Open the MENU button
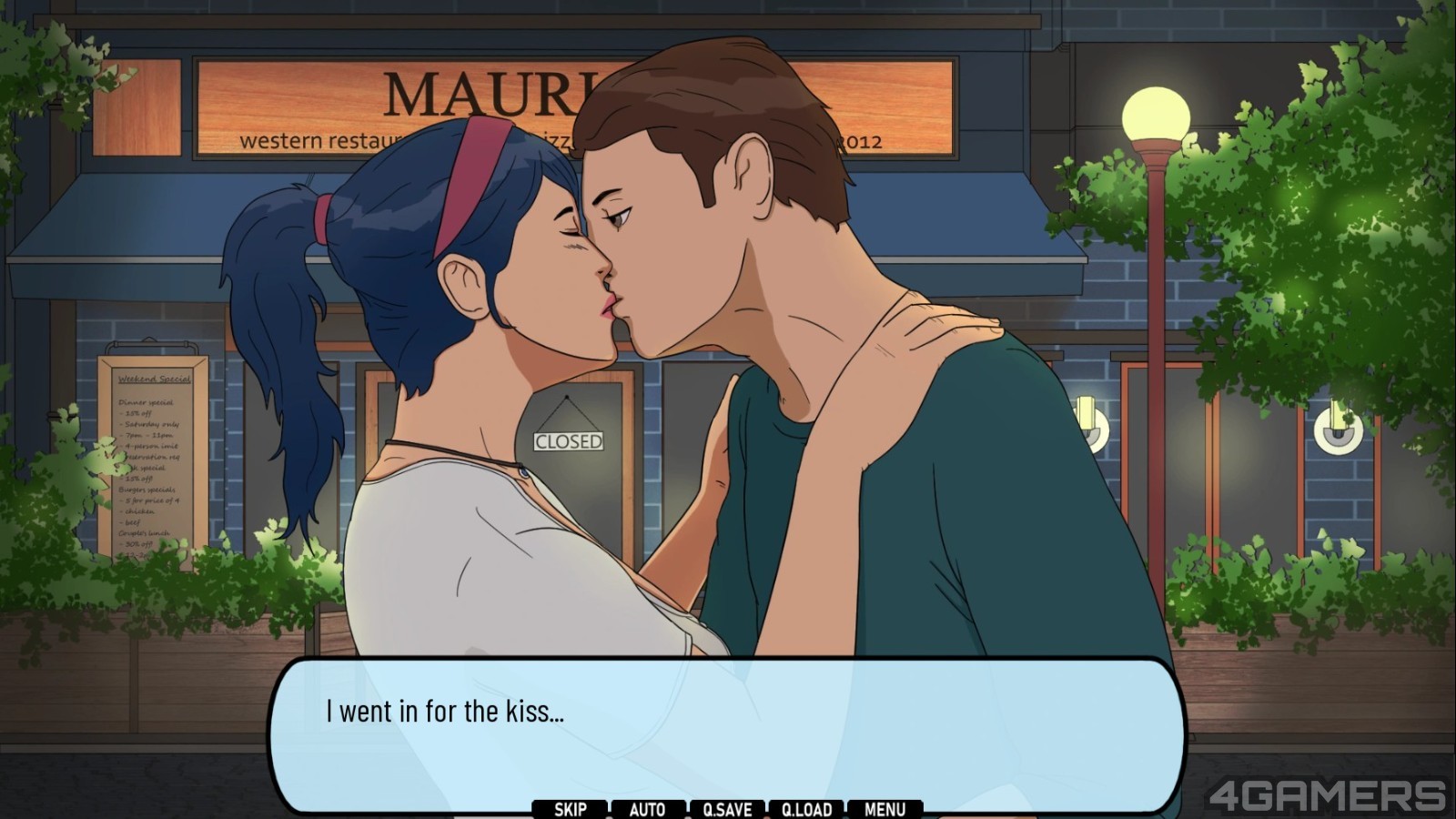Viewport: 1456px width, 819px height. (x=885, y=809)
